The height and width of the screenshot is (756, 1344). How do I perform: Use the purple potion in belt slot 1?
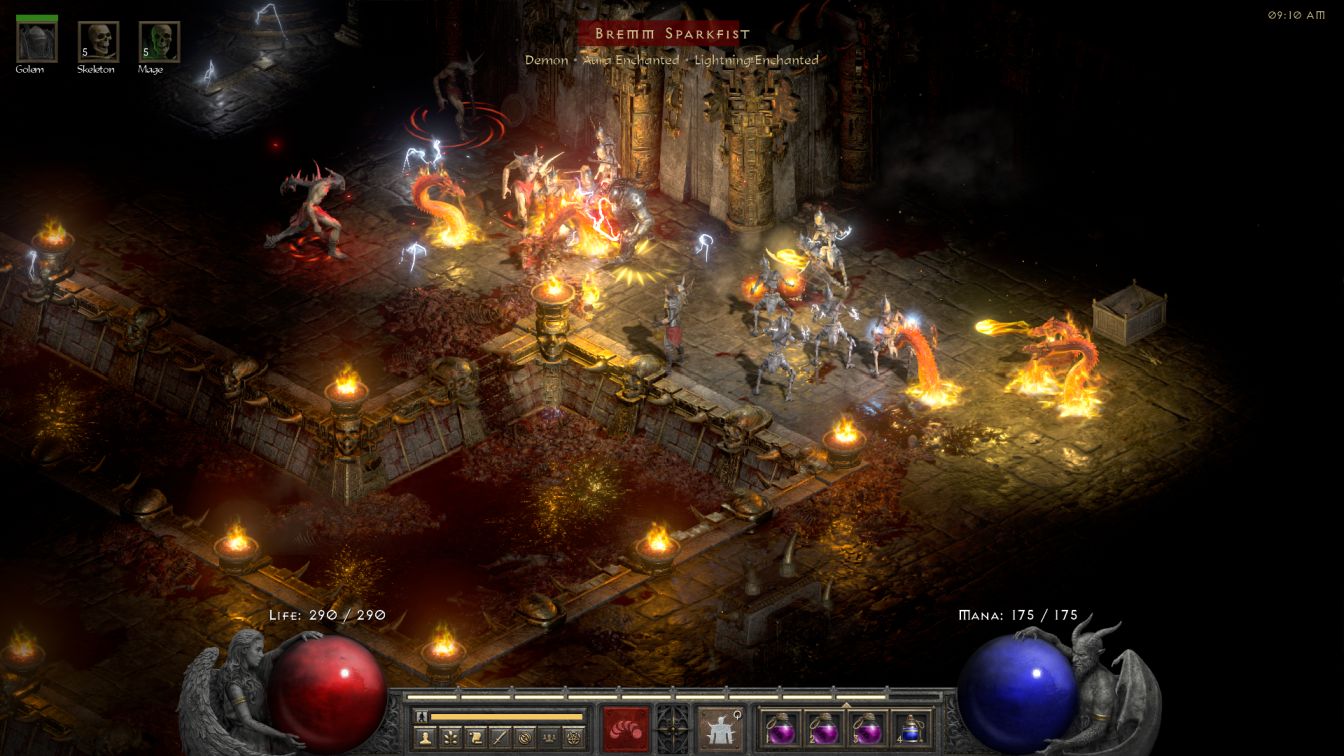780,727
